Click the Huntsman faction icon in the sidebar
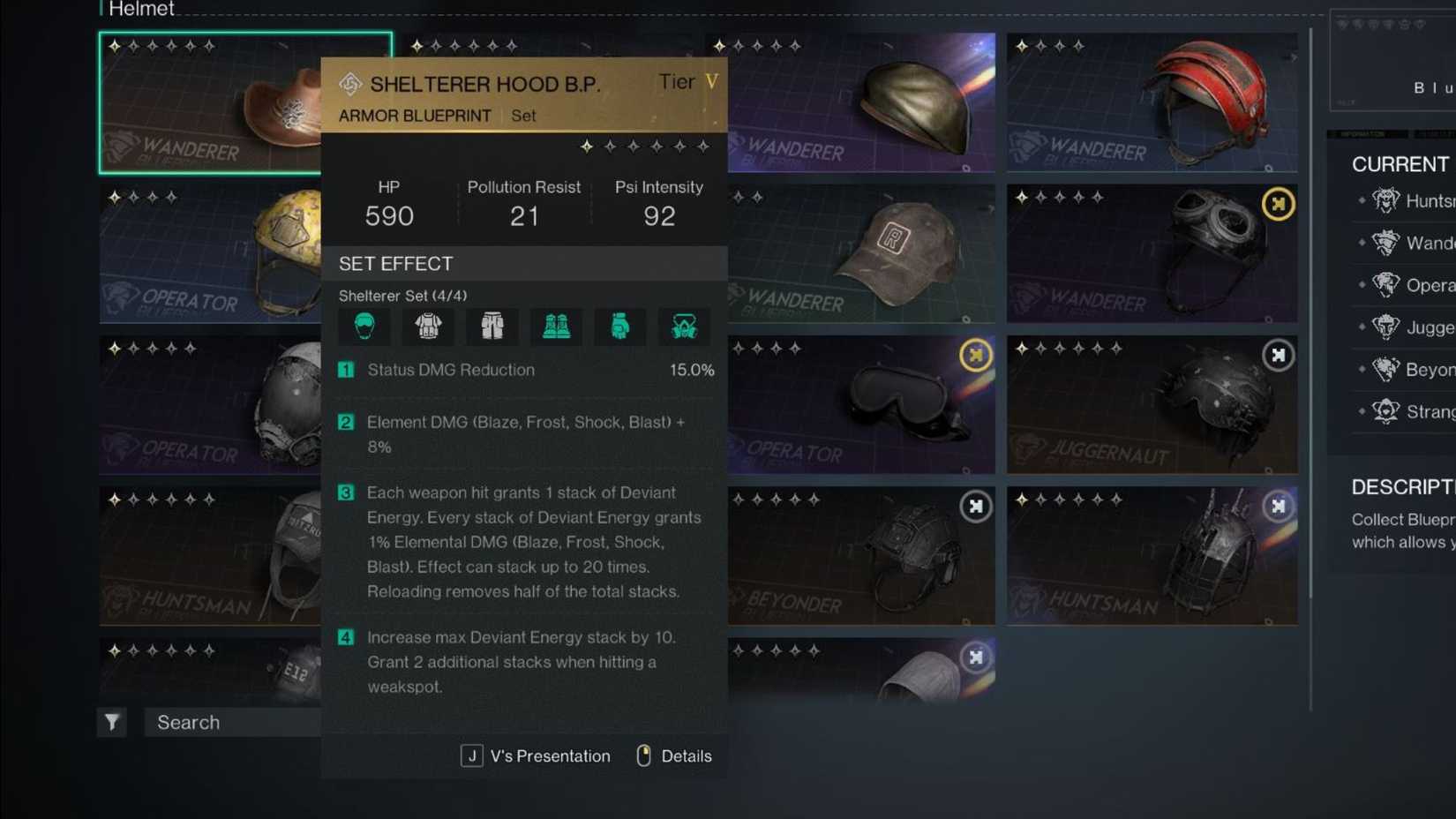The image size is (1456, 819). pyautogui.click(x=1386, y=200)
